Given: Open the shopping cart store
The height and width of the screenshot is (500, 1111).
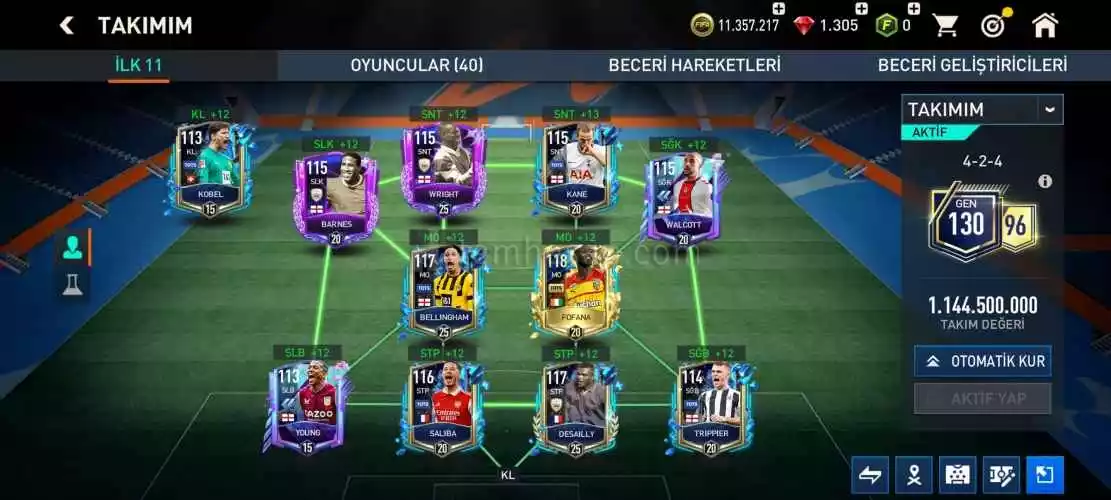Looking at the screenshot, I should [x=945, y=25].
